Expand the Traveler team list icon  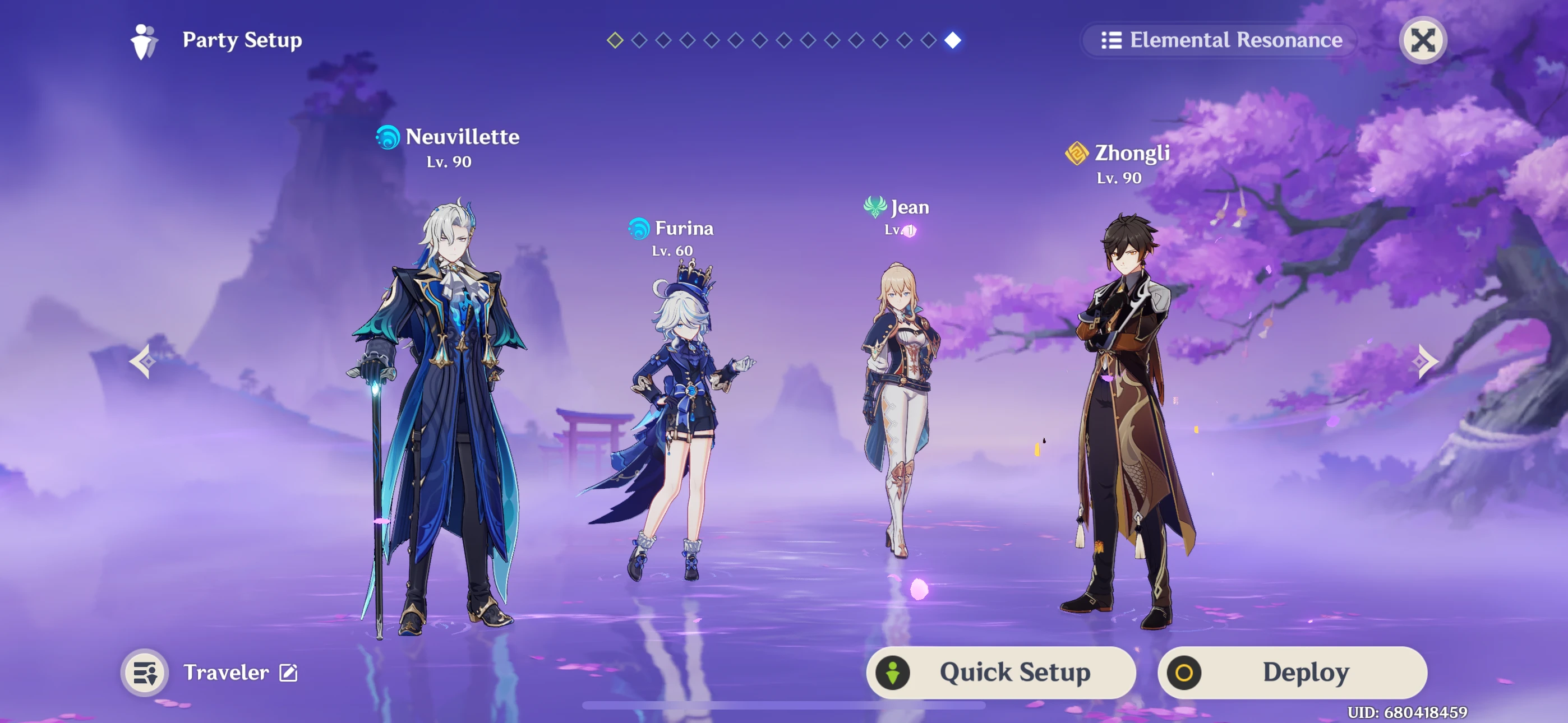point(145,672)
